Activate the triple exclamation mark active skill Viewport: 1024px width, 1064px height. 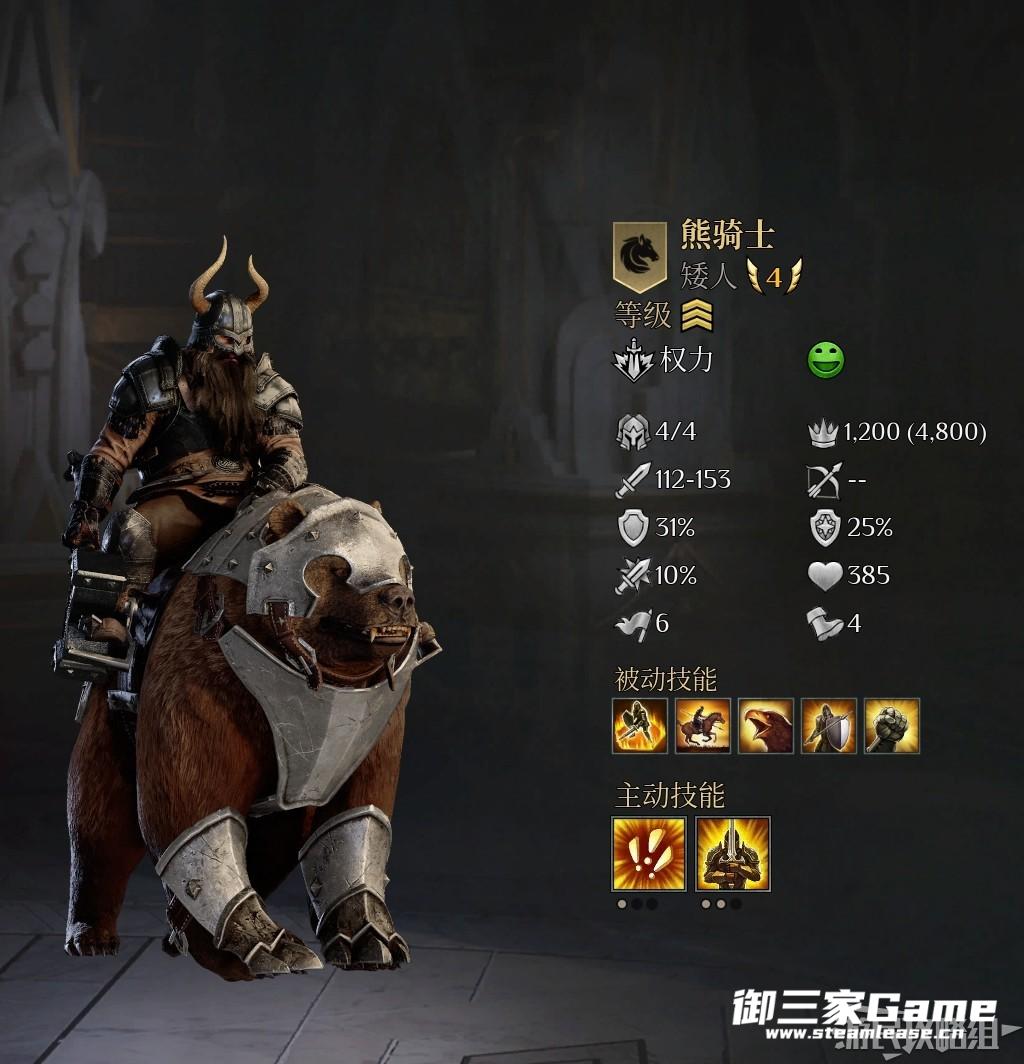[x=649, y=854]
